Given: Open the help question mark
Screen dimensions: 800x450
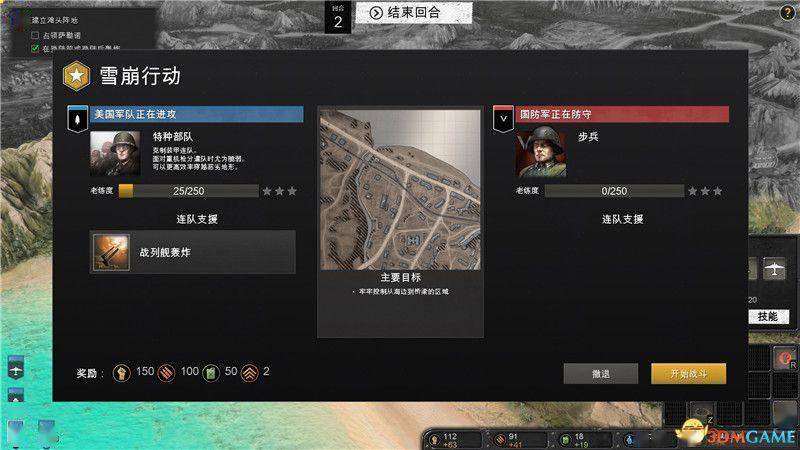Looking at the screenshot, I should click(787, 10).
